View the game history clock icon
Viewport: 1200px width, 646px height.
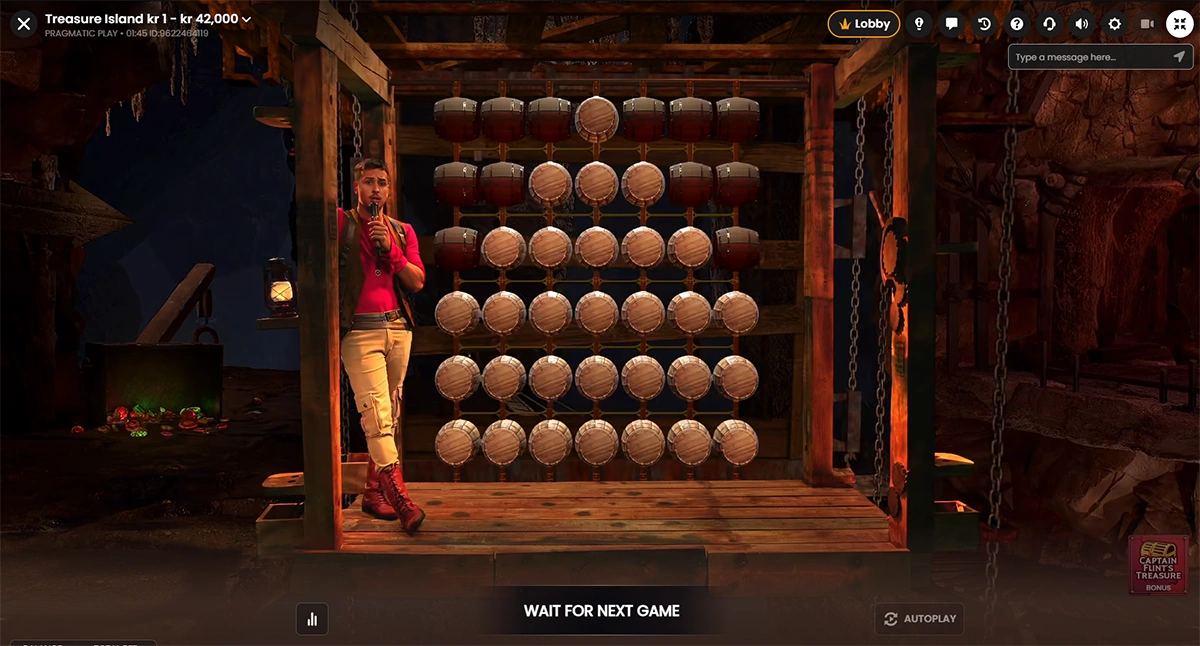pyautogui.click(x=984, y=24)
